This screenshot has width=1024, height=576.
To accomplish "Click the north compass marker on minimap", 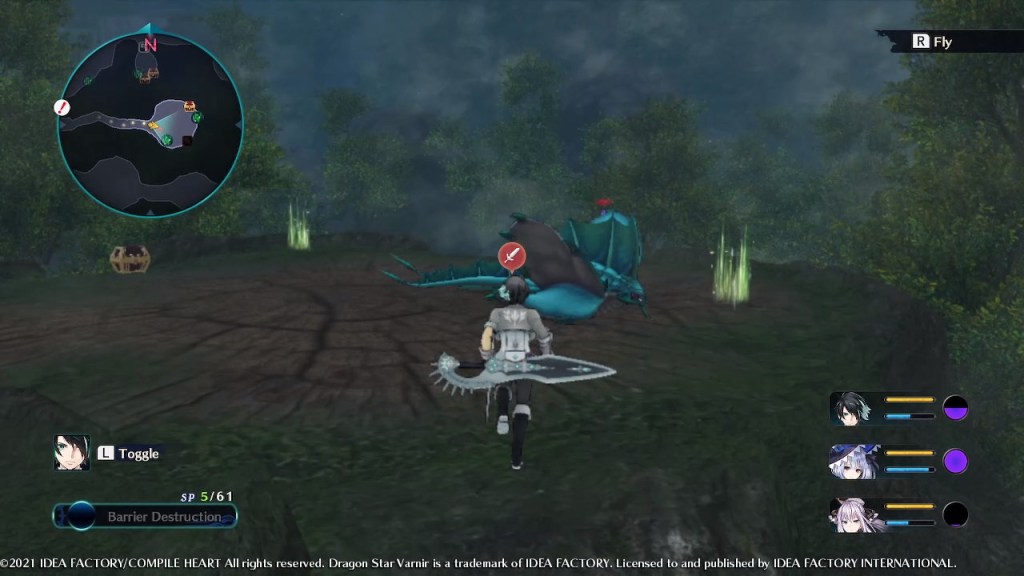I will [150, 44].
